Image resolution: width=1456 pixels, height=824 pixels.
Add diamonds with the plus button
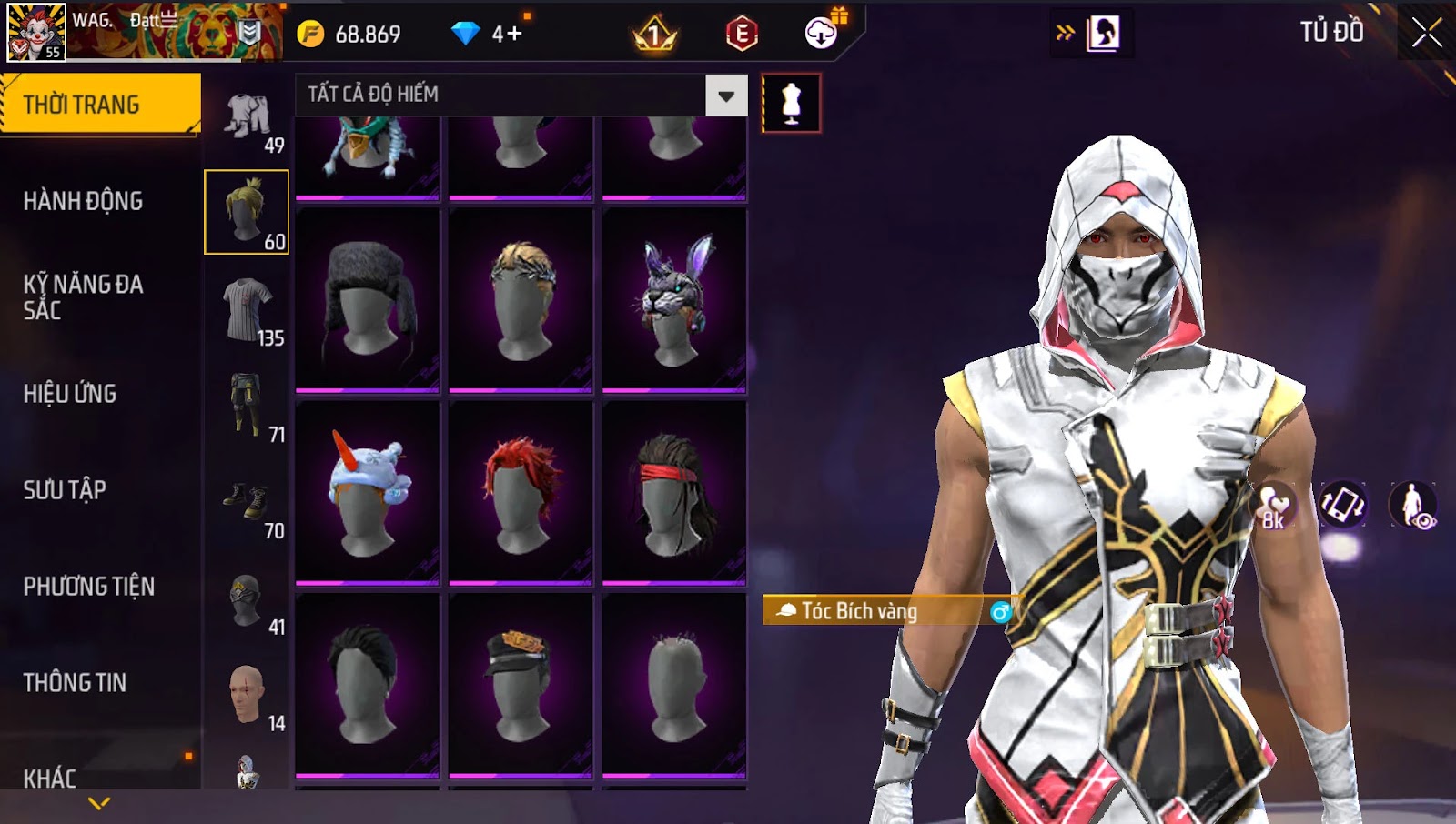point(515,35)
